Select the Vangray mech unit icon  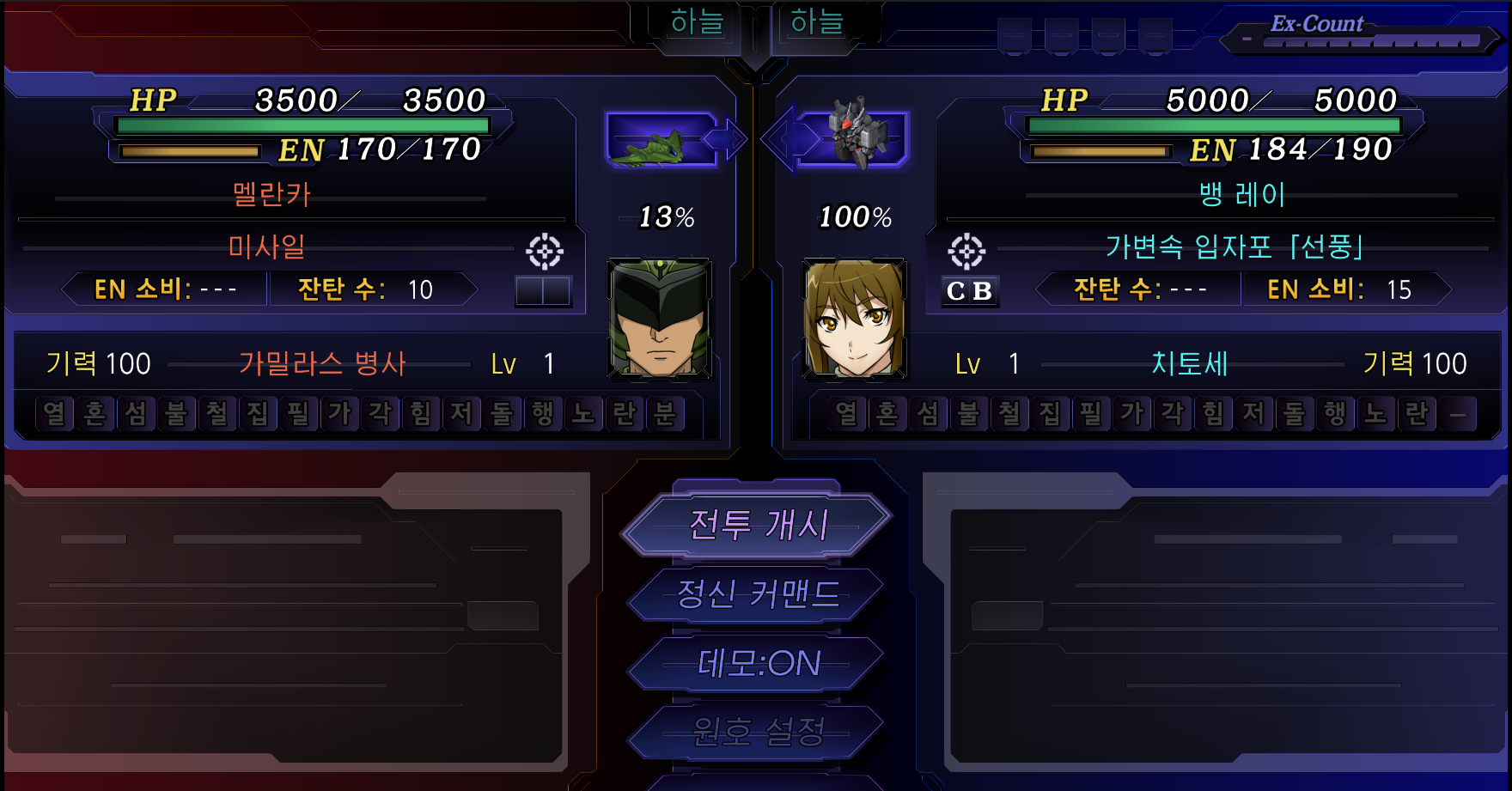pos(856,137)
